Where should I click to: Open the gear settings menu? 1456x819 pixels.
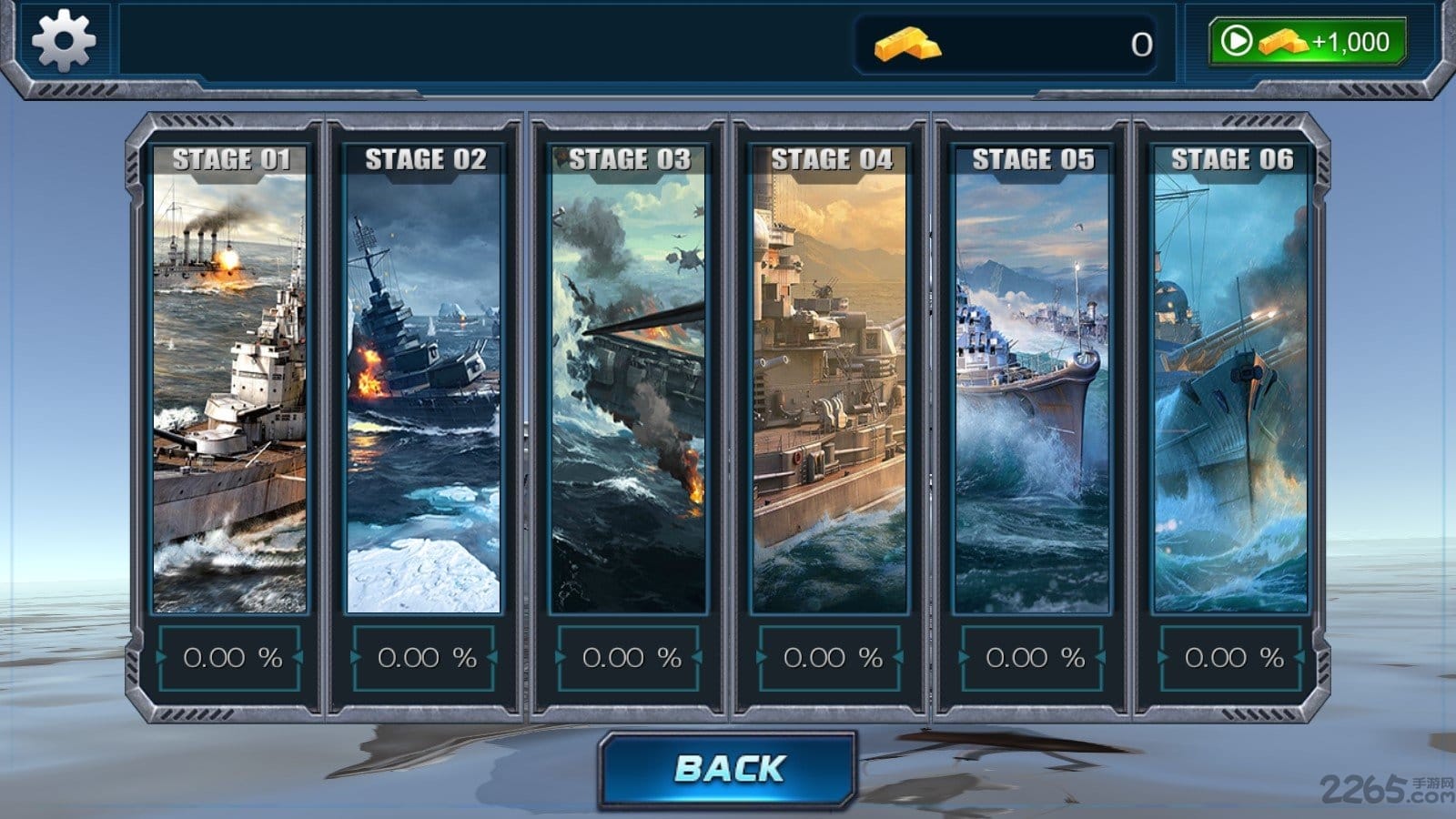[x=63, y=41]
